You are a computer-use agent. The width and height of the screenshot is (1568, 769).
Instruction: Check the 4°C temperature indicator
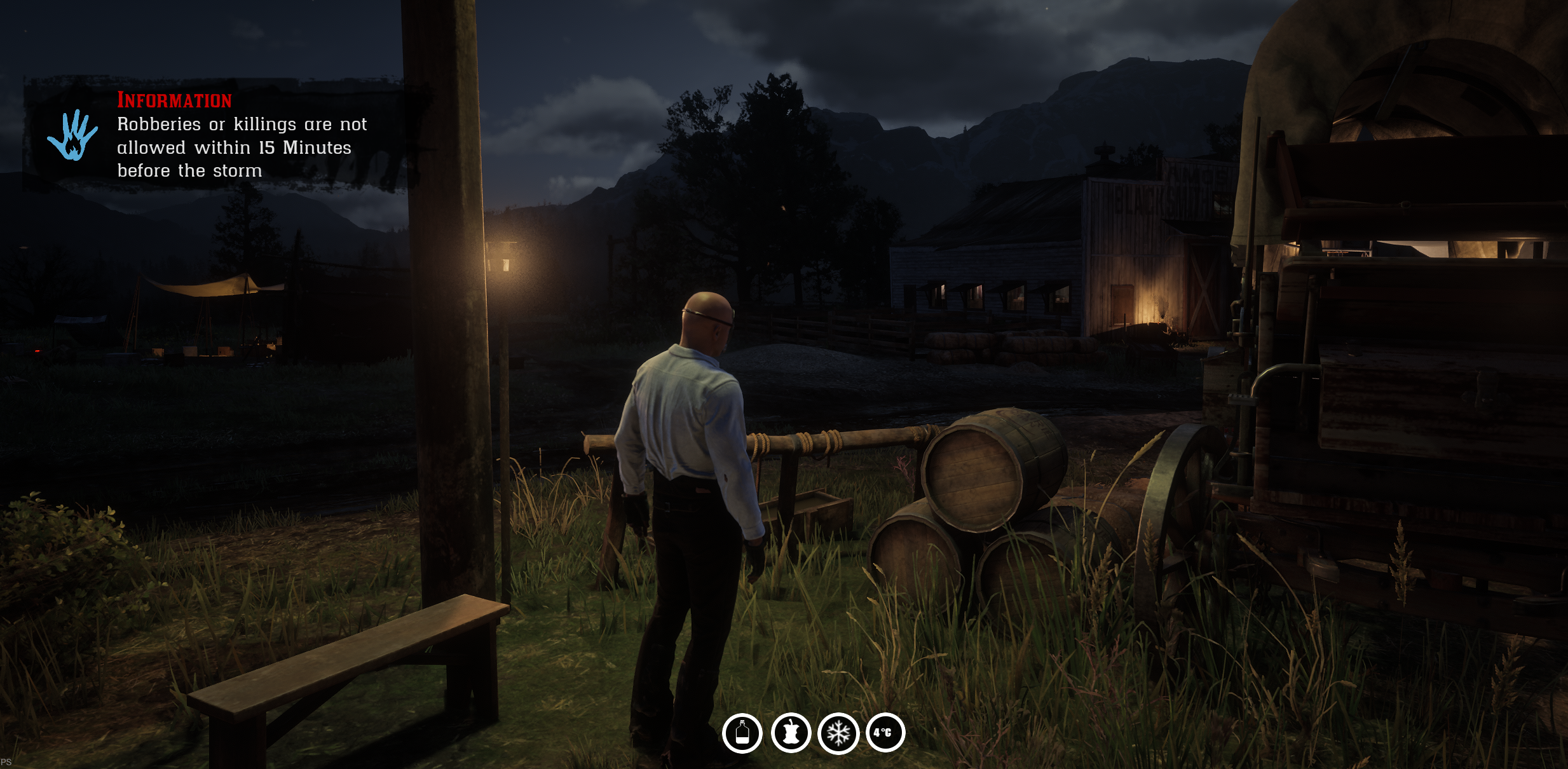[885, 733]
